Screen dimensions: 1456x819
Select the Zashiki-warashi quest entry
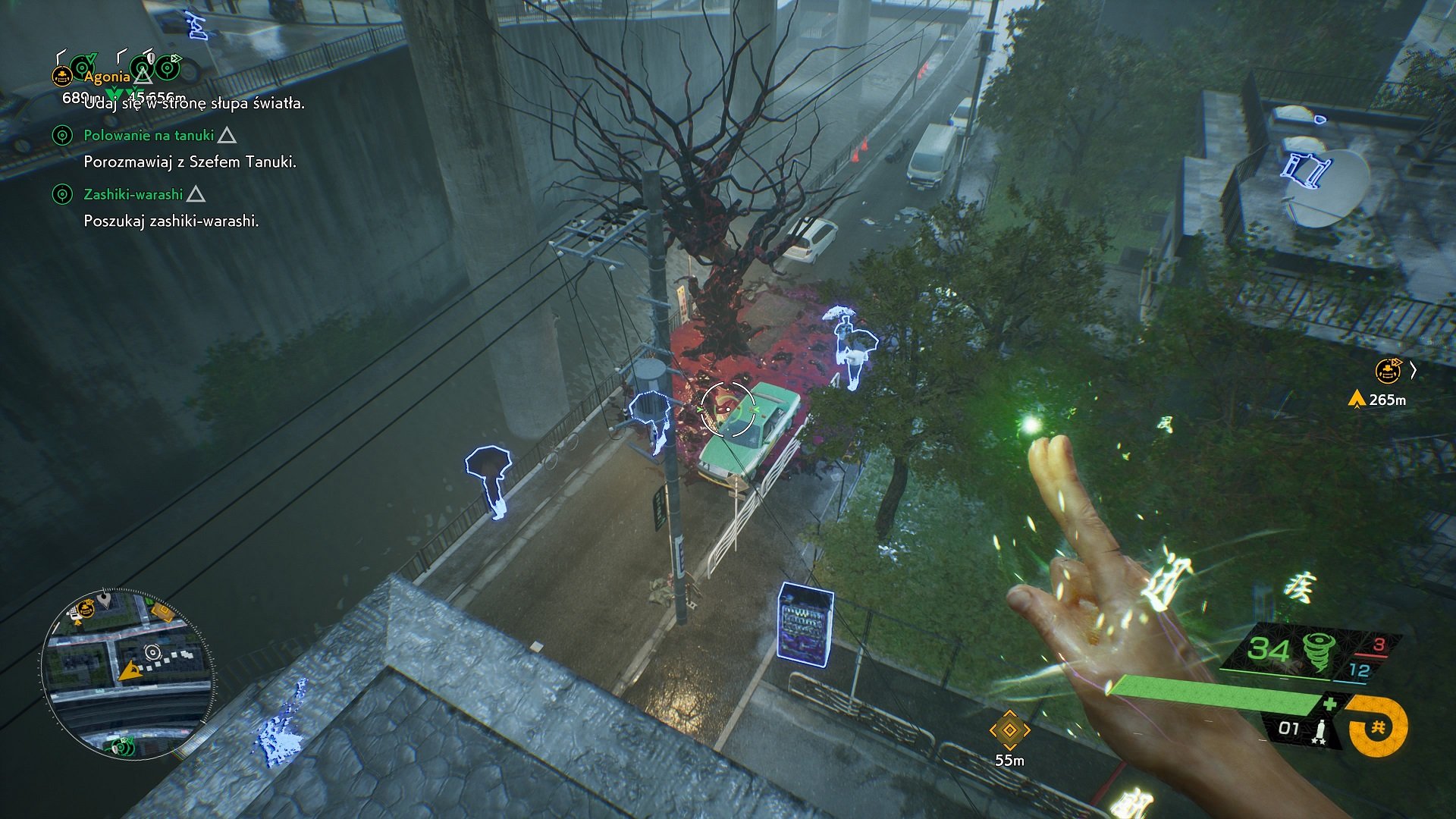[x=133, y=195]
